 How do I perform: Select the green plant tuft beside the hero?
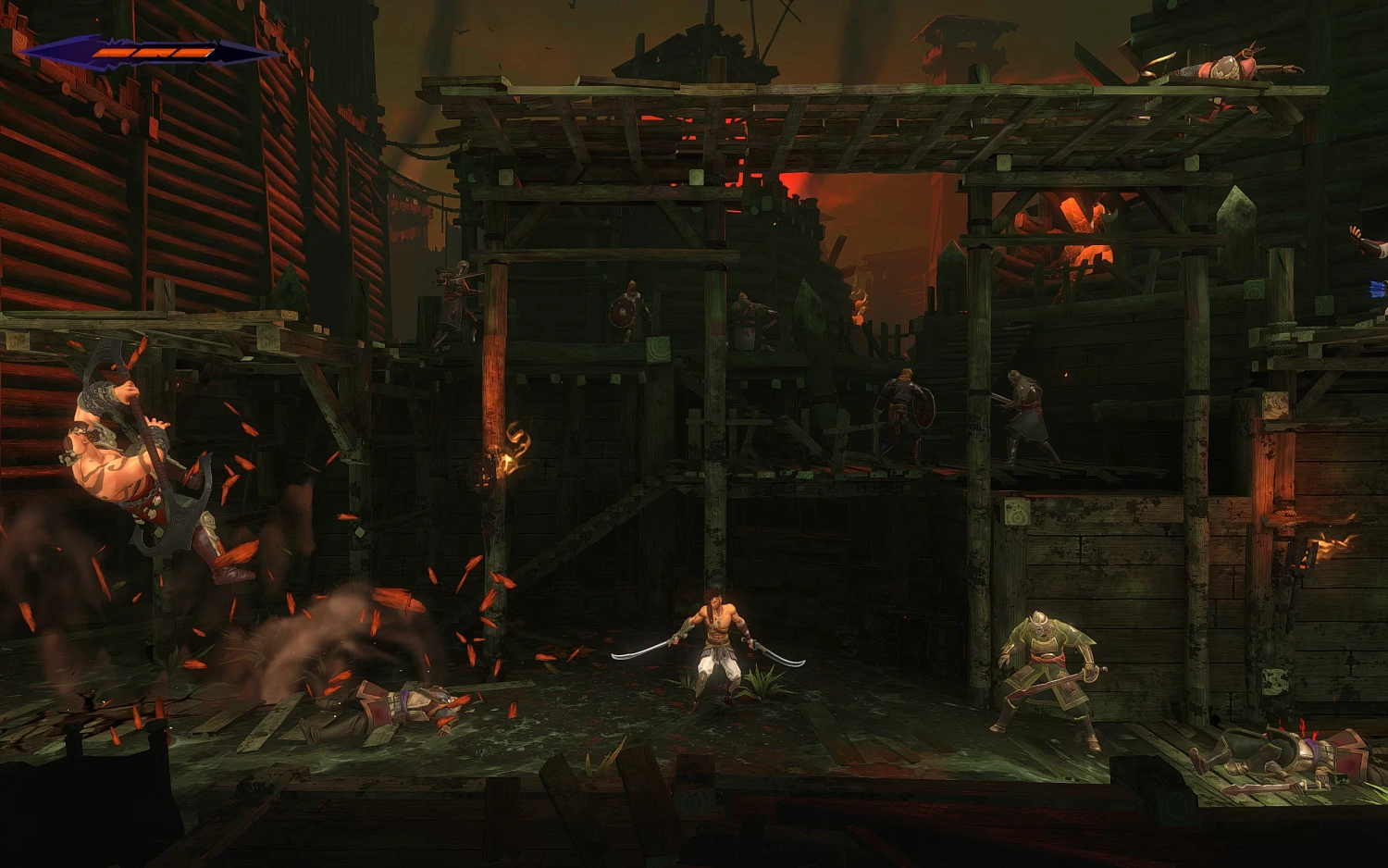tap(761, 680)
